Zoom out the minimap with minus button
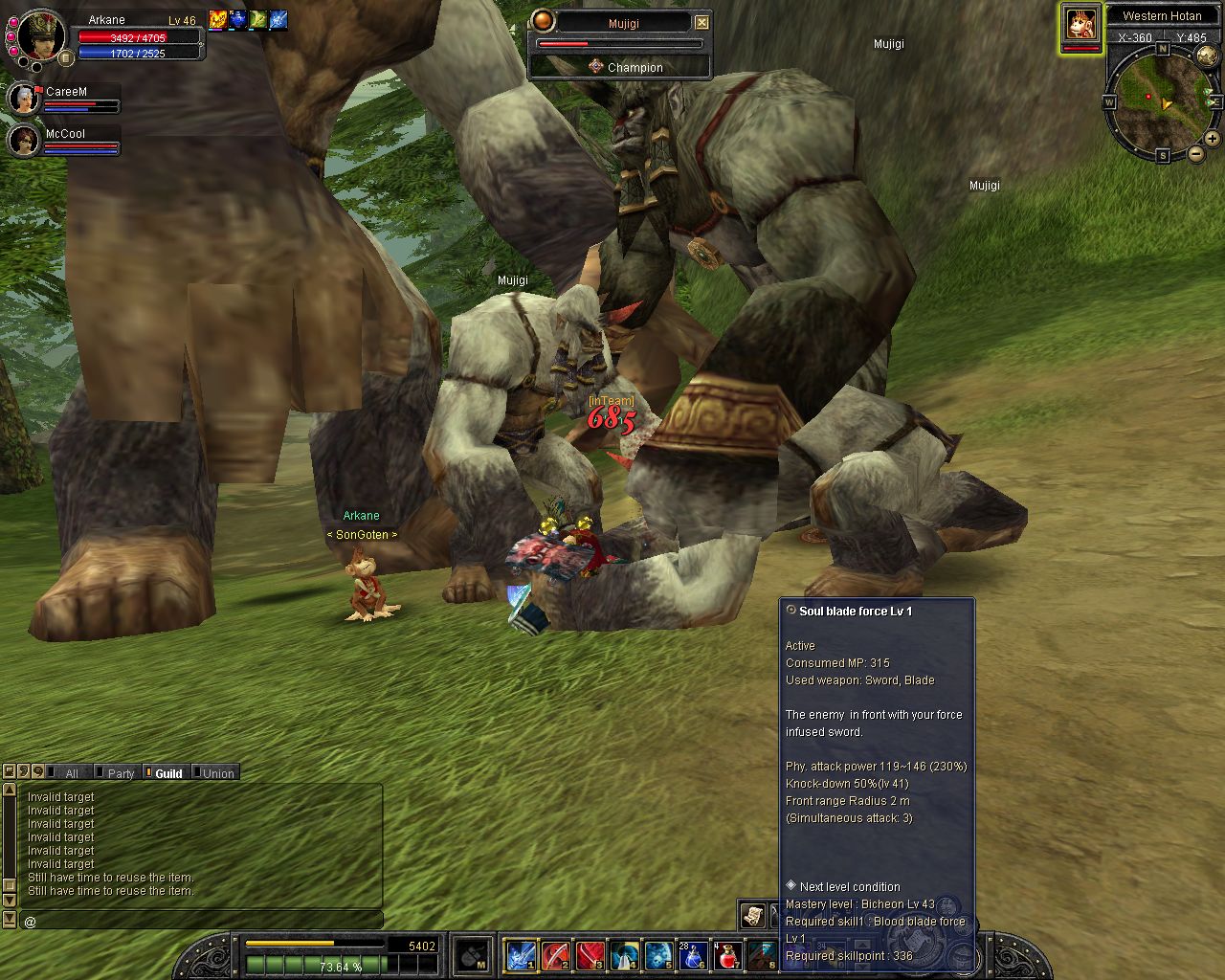The image size is (1225, 980). pos(1195,153)
